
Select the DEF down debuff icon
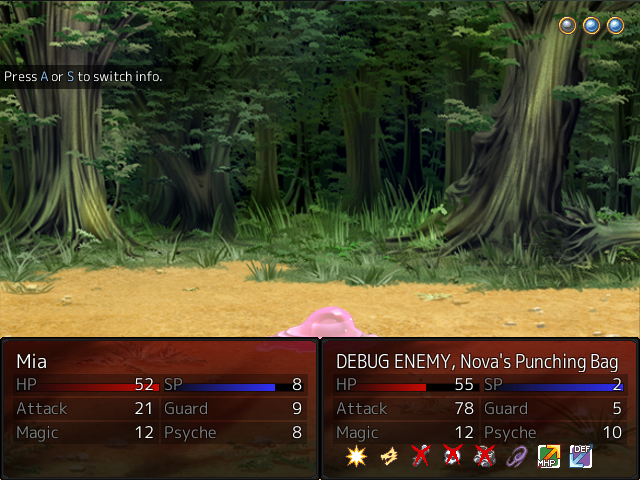(x=580, y=457)
